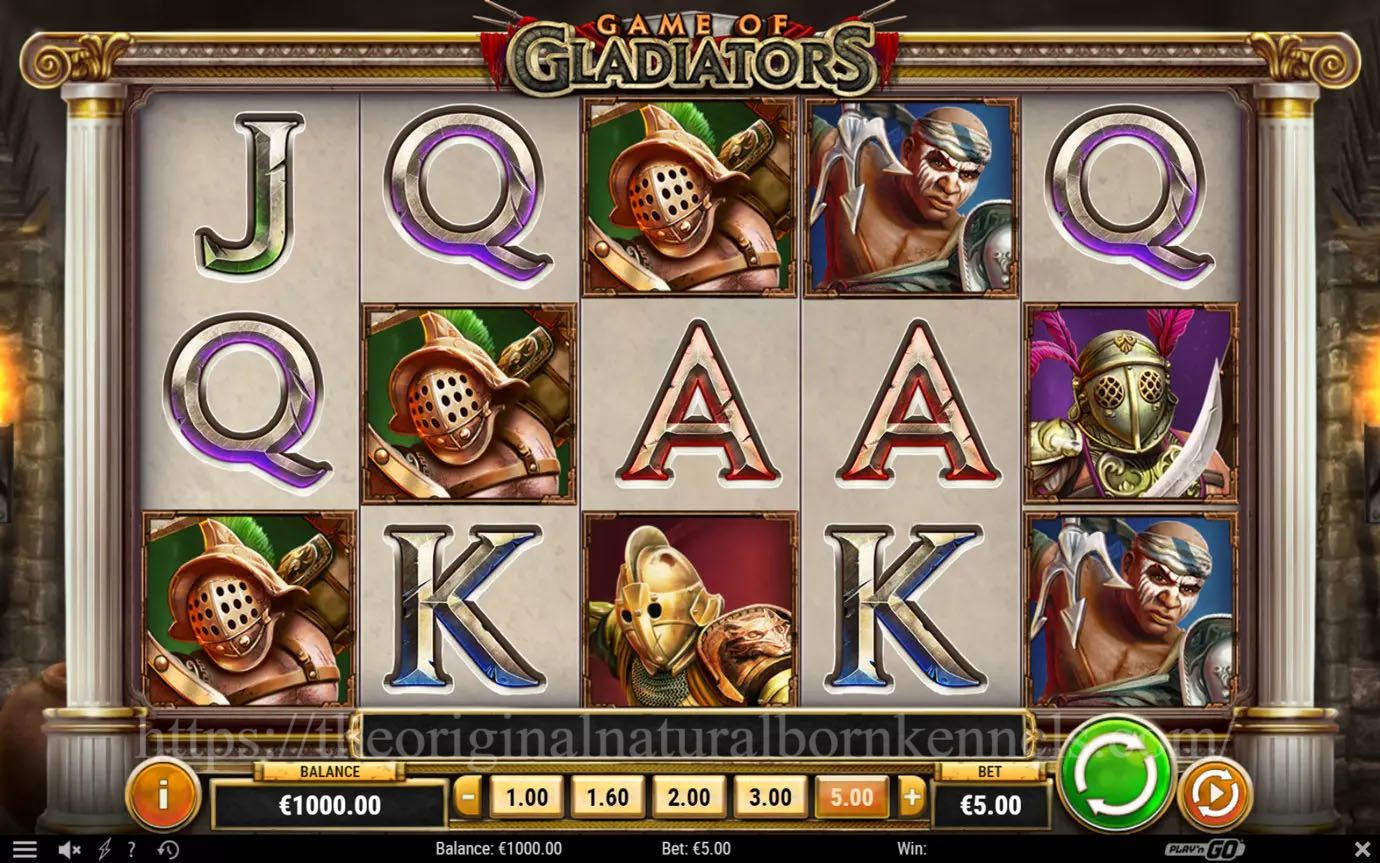Toggle the muted sound icon

click(x=69, y=850)
